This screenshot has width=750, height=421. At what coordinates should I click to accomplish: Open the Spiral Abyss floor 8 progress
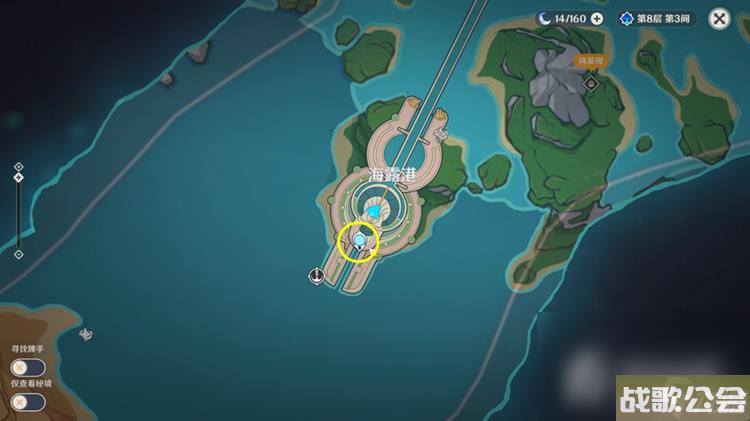click(657, 18)
